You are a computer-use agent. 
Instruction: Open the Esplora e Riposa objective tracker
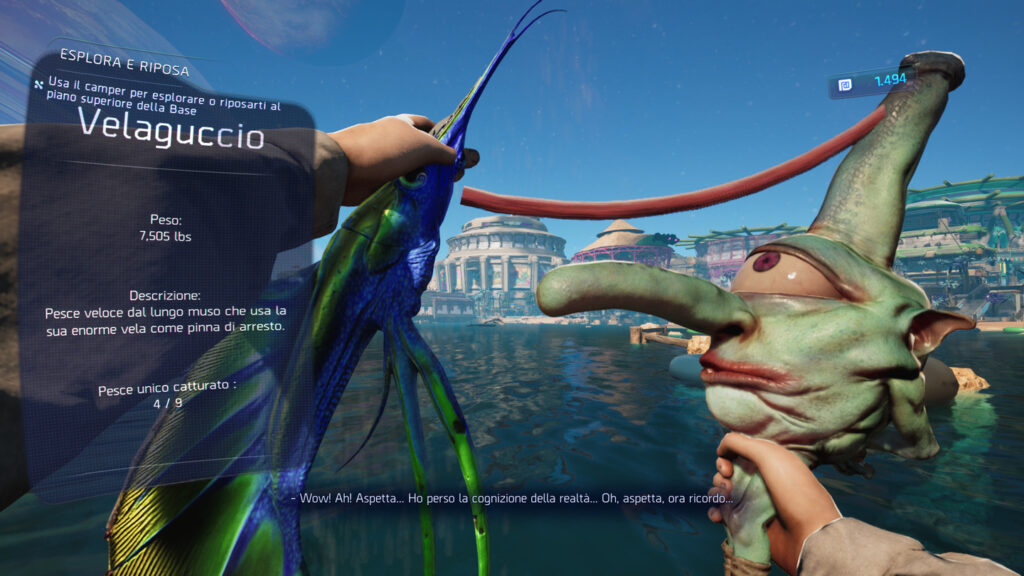[x=111, y=55]
